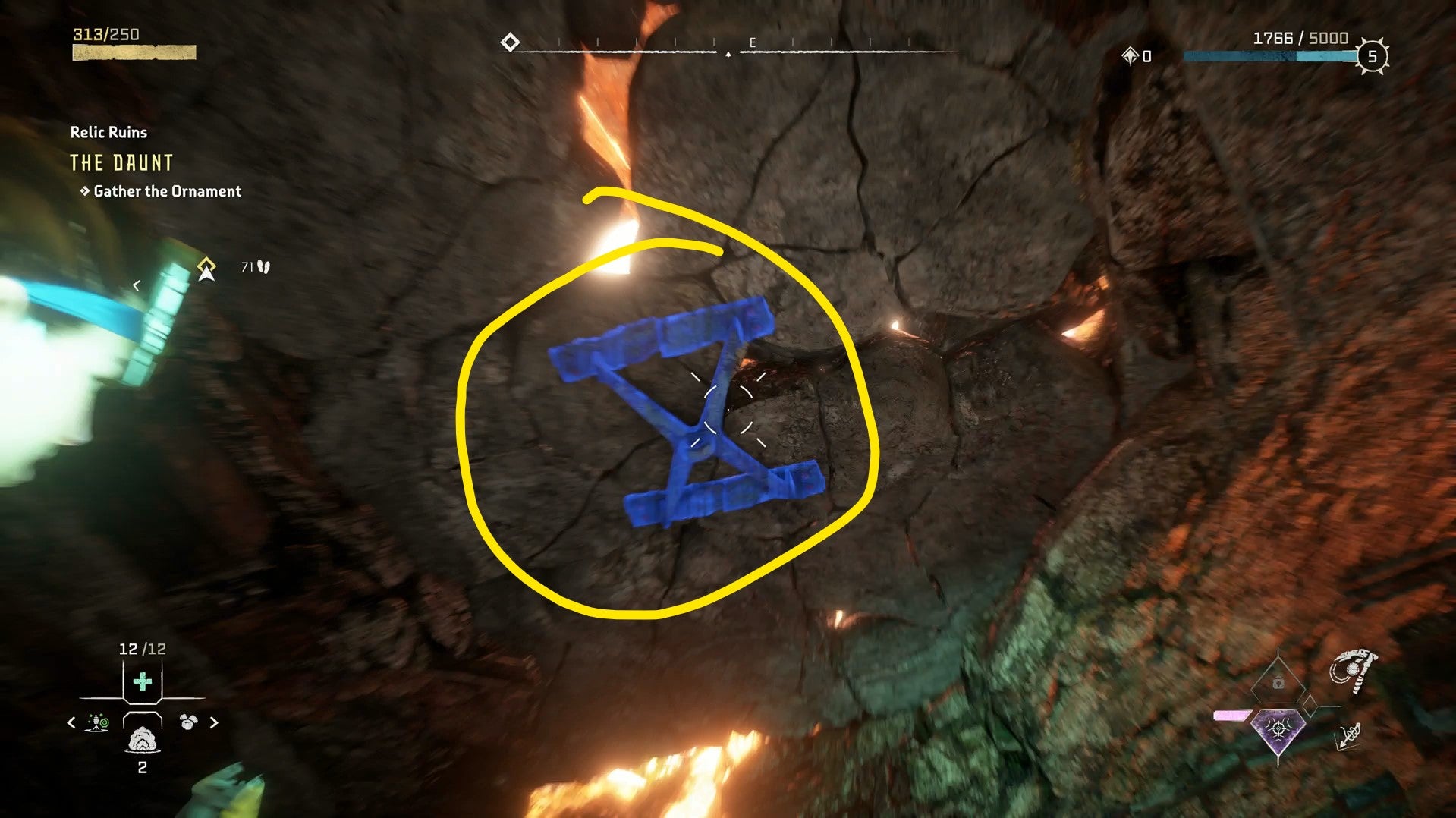
Task: Click the quest waypoint marker icon
Action: click(x=206, y=269)
